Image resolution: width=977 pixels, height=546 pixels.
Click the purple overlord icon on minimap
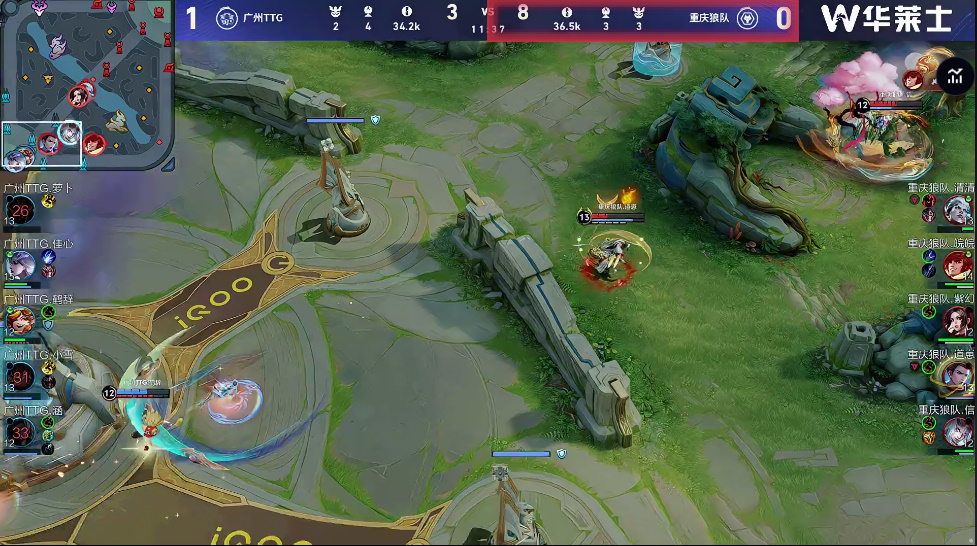(58, 45)
